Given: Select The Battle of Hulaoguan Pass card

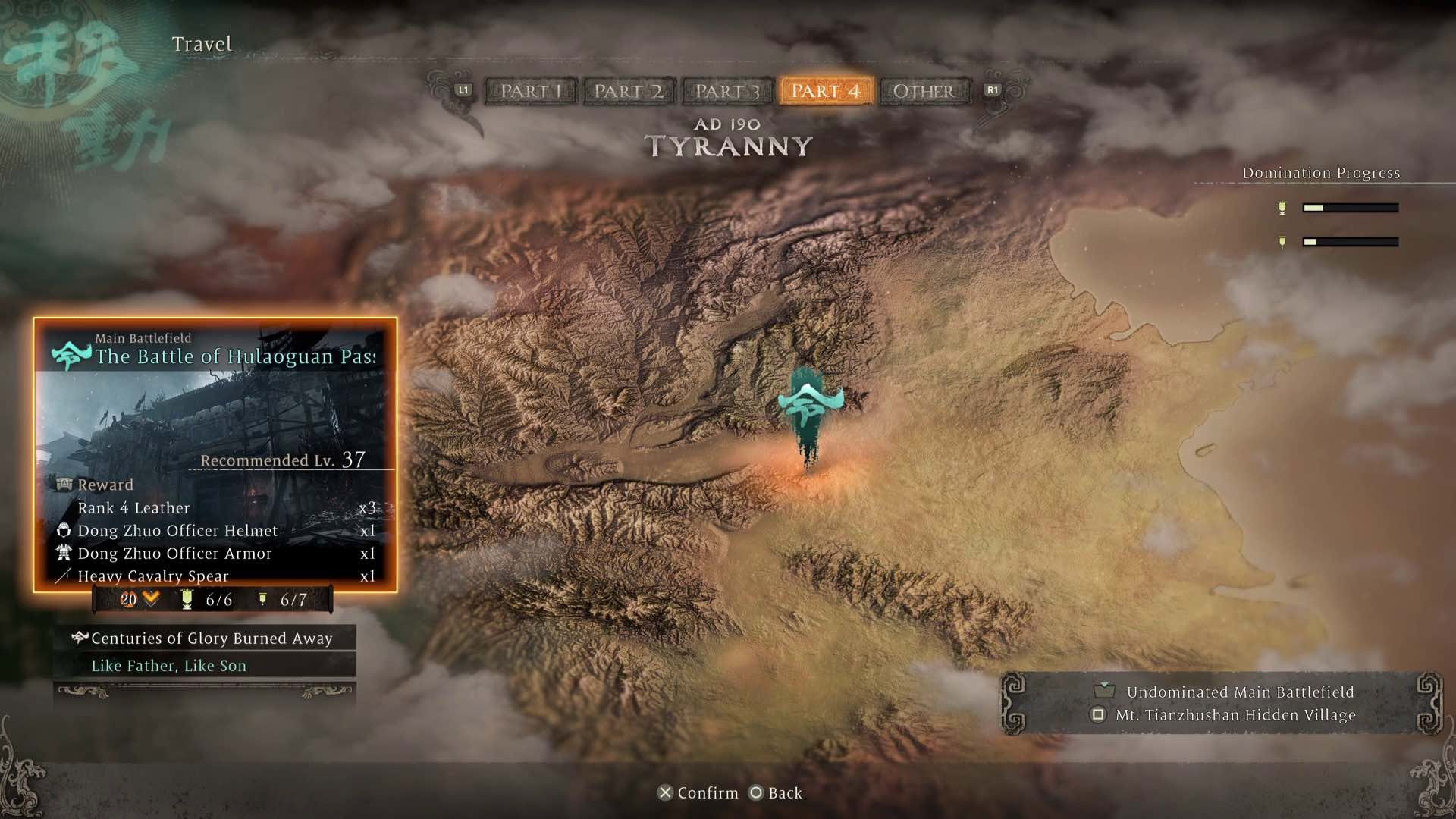Looking at the screenshot, I should click(215, 453).
